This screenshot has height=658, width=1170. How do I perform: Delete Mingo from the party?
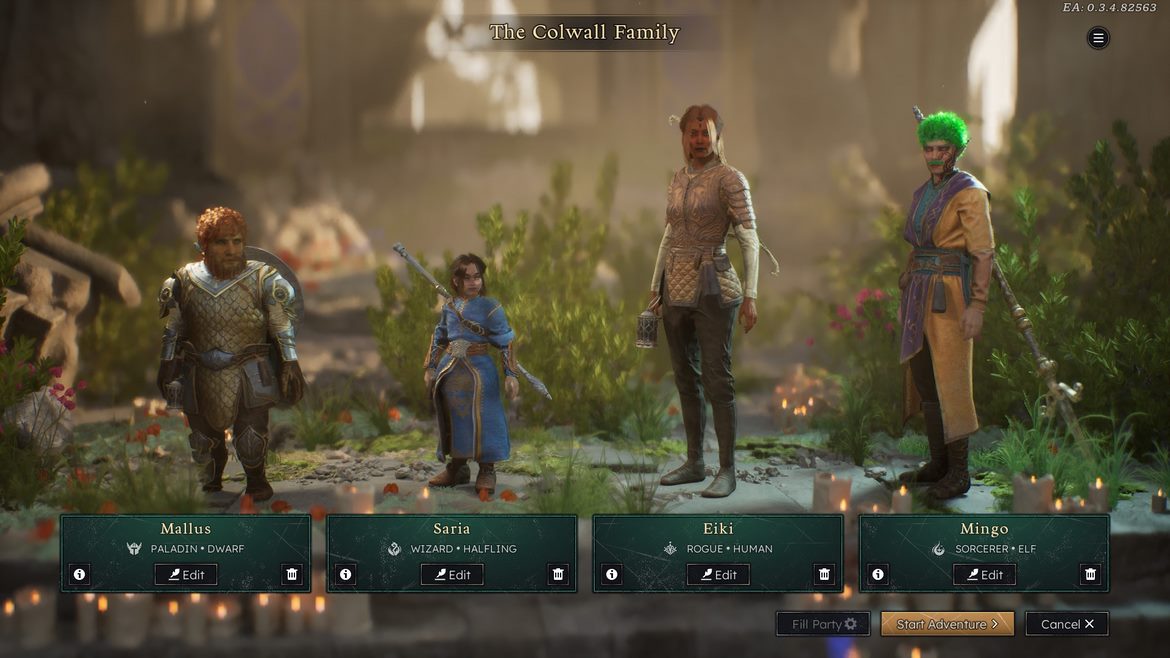(1090, 574)
